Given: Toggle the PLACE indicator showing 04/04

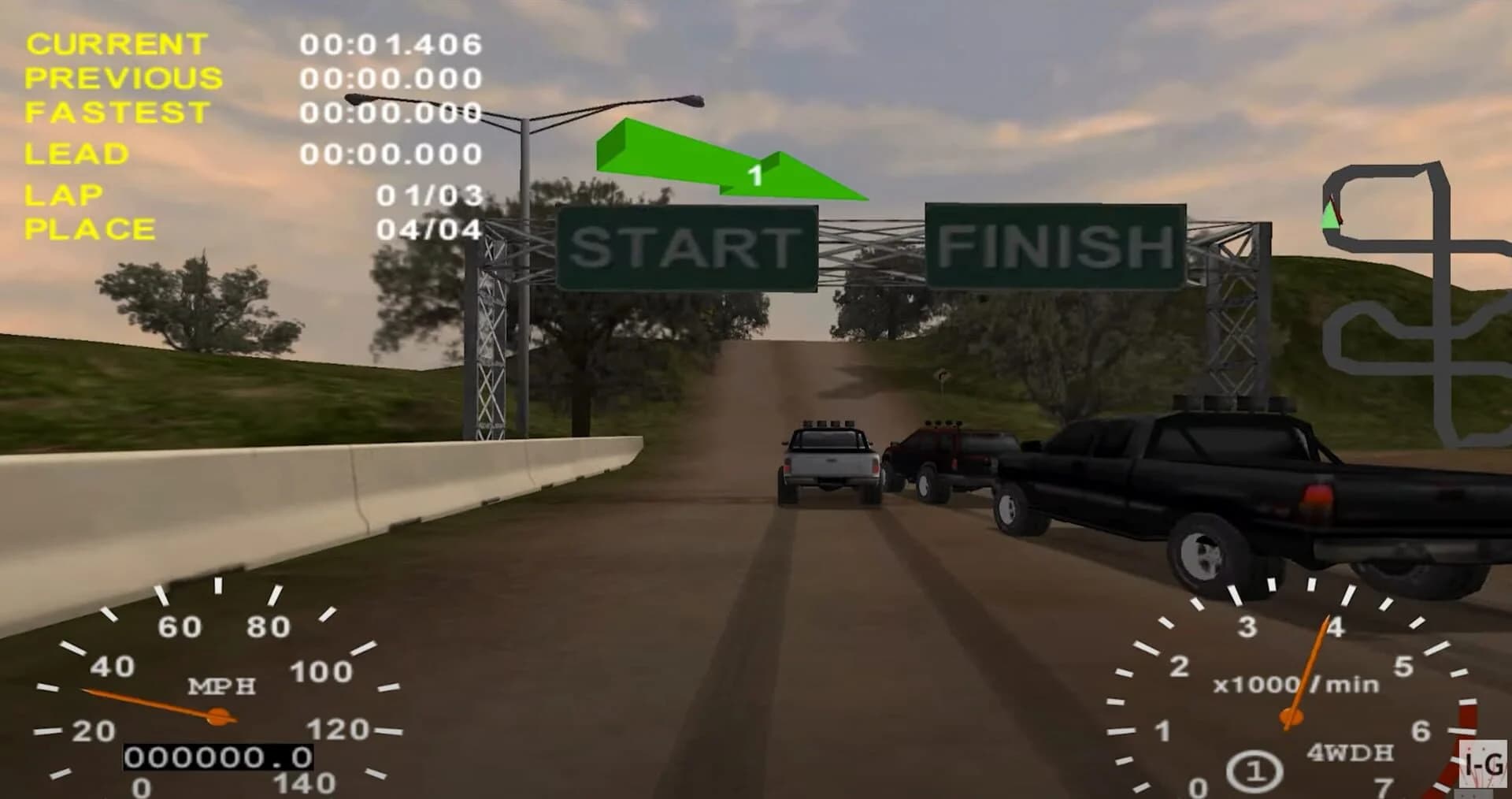Looking at the screenshot, I should [x=428, y=229].
